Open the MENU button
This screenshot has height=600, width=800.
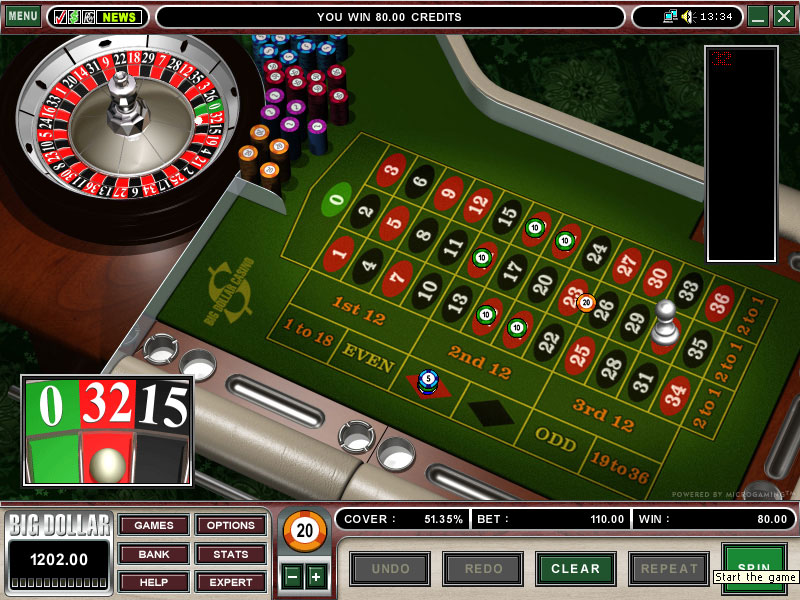tap(22, 17)
